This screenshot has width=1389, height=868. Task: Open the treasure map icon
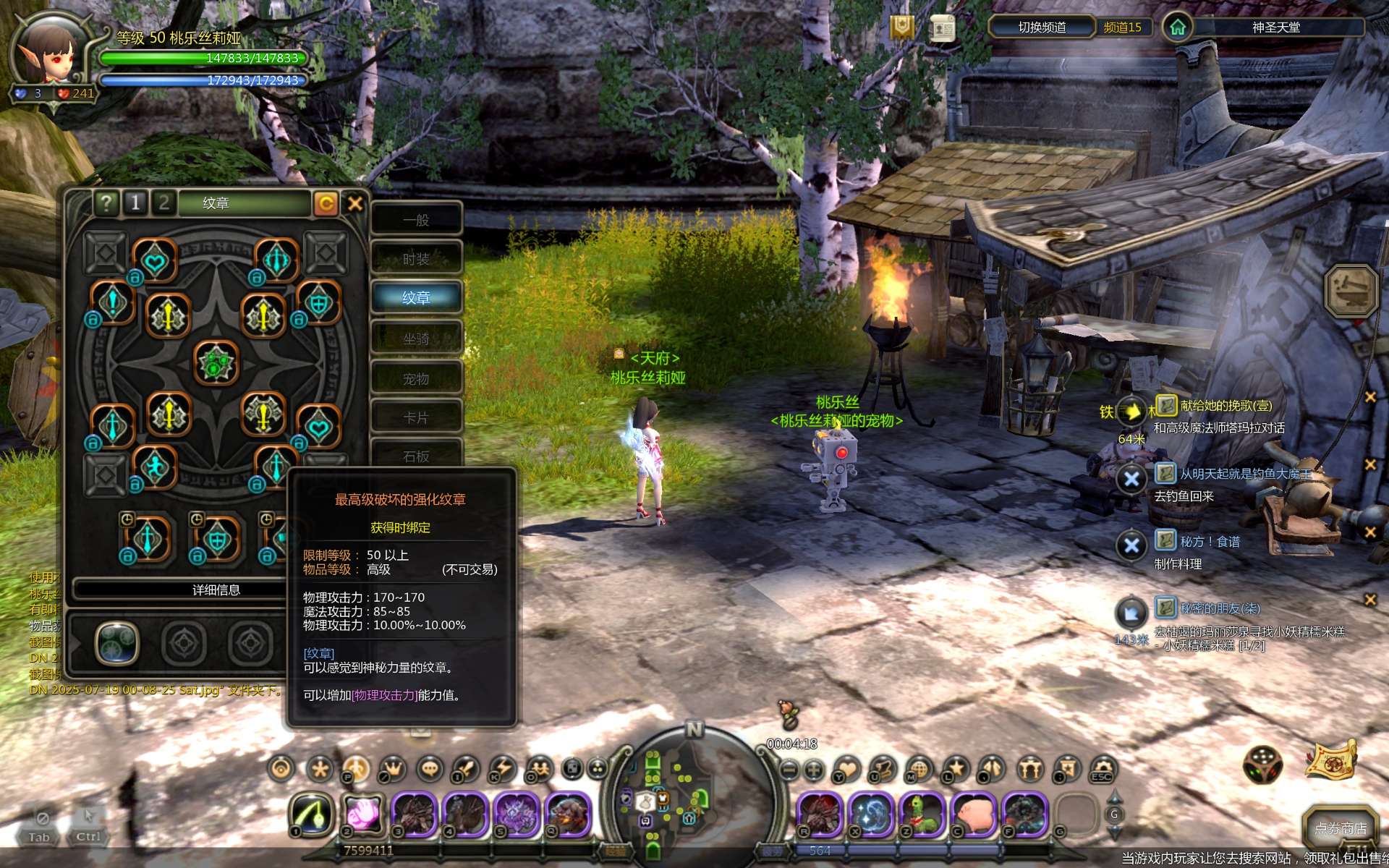(x=1331, y=759)
